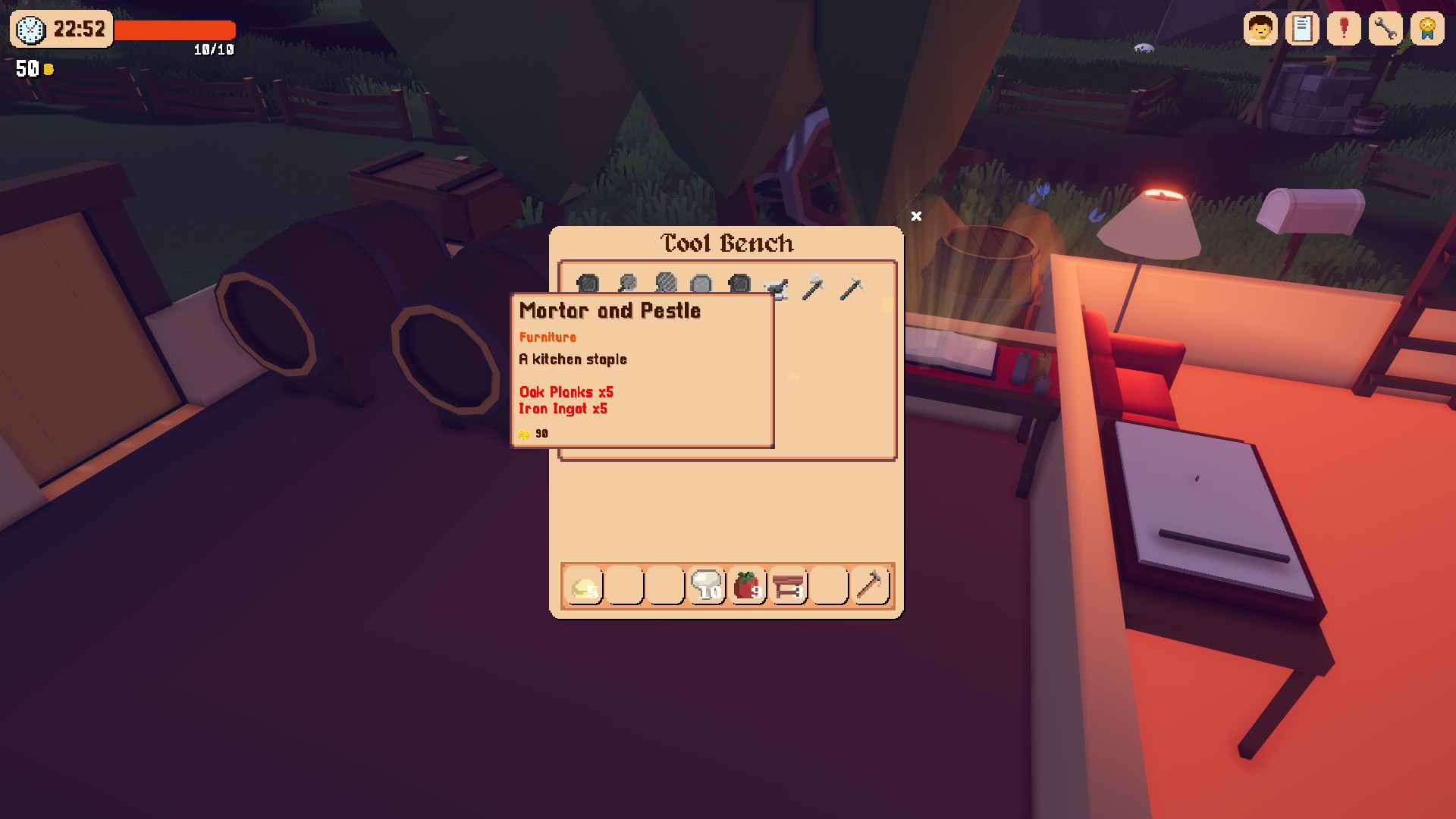Close the Tool Bench window
The width and height of the screenshot is (1456, 819).
(x=916, y=217)
